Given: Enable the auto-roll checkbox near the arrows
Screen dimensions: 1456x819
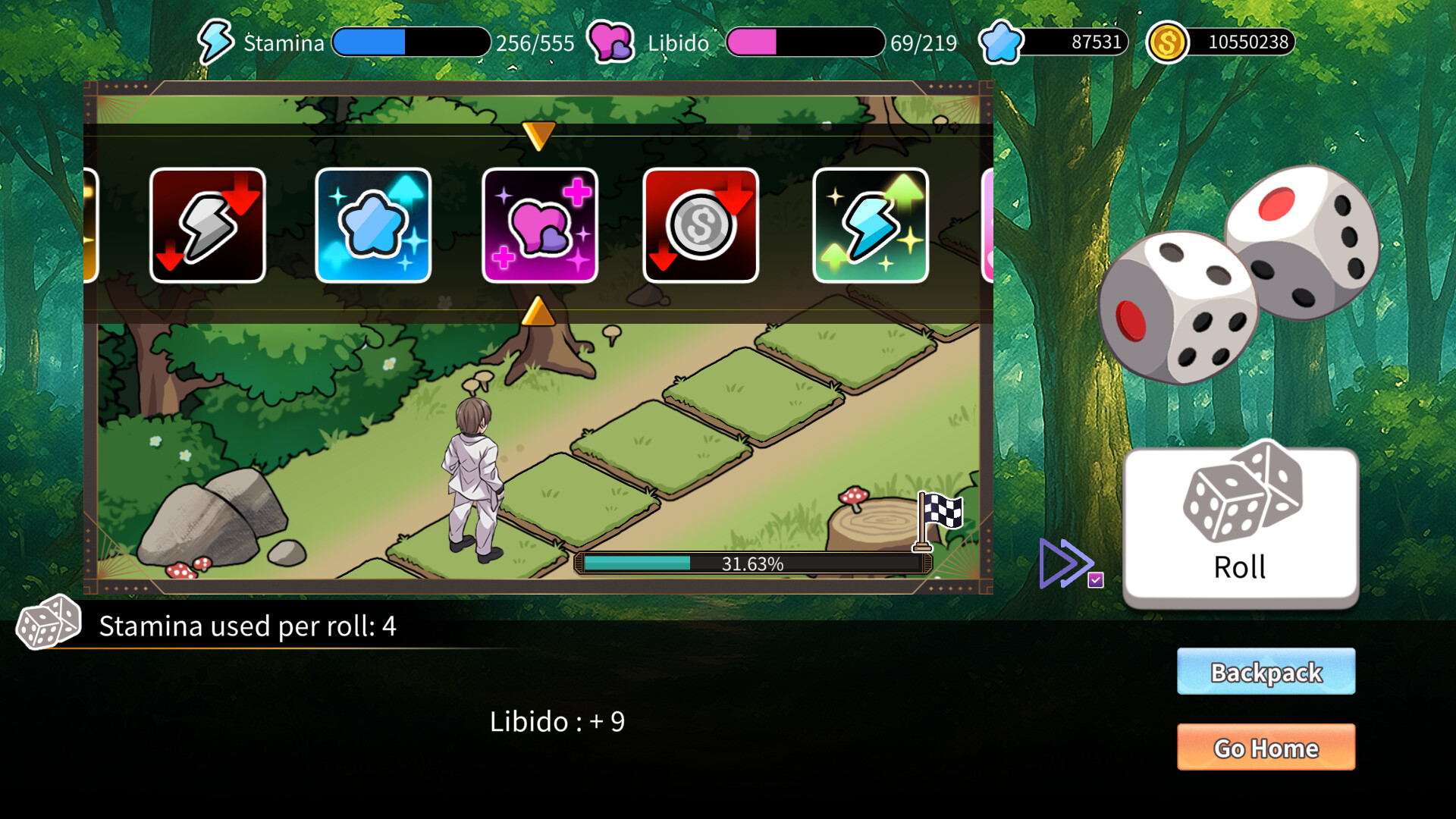Looking at the screenshot, I should point(1097,578).
